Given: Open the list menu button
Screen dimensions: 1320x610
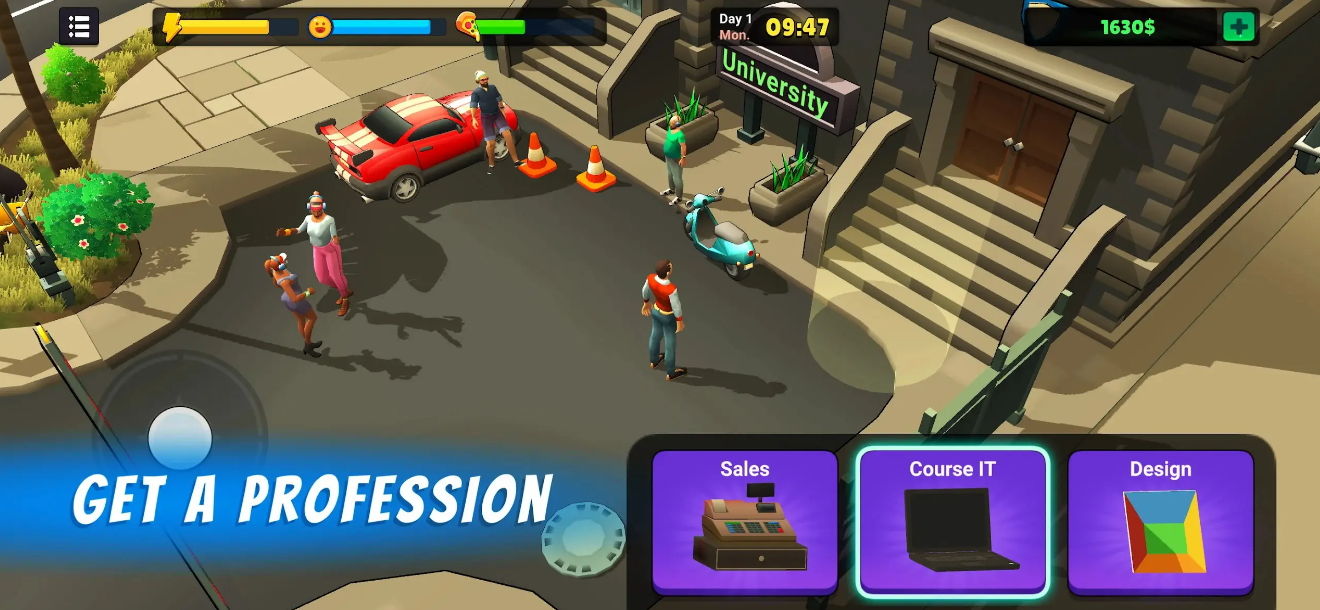Looking at the screenshot, I should [79, 27].
